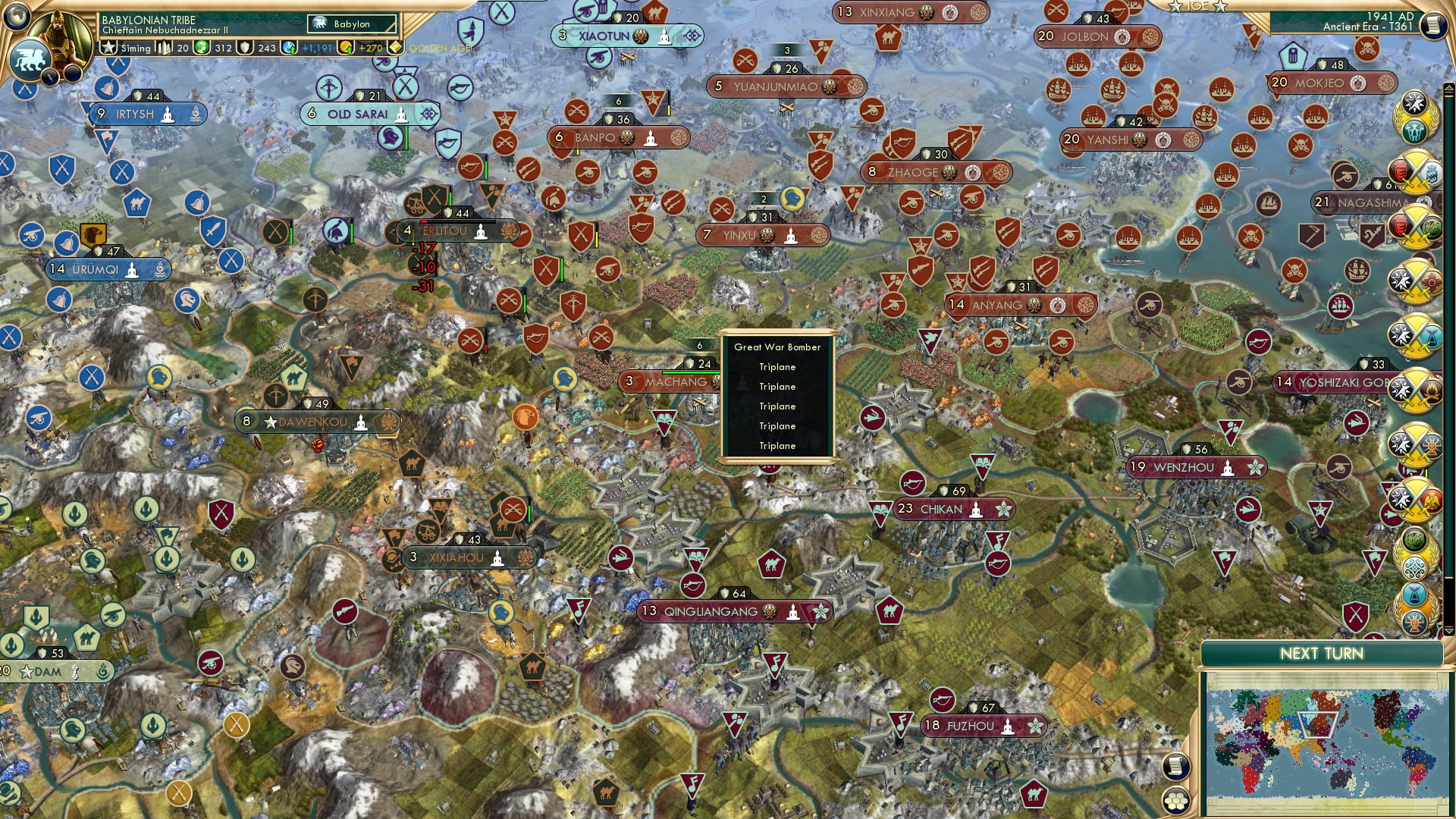Open the notification log scroll icon beside minimap
This screenshot has width=1456, height=819.
(x=1176, y=766)
